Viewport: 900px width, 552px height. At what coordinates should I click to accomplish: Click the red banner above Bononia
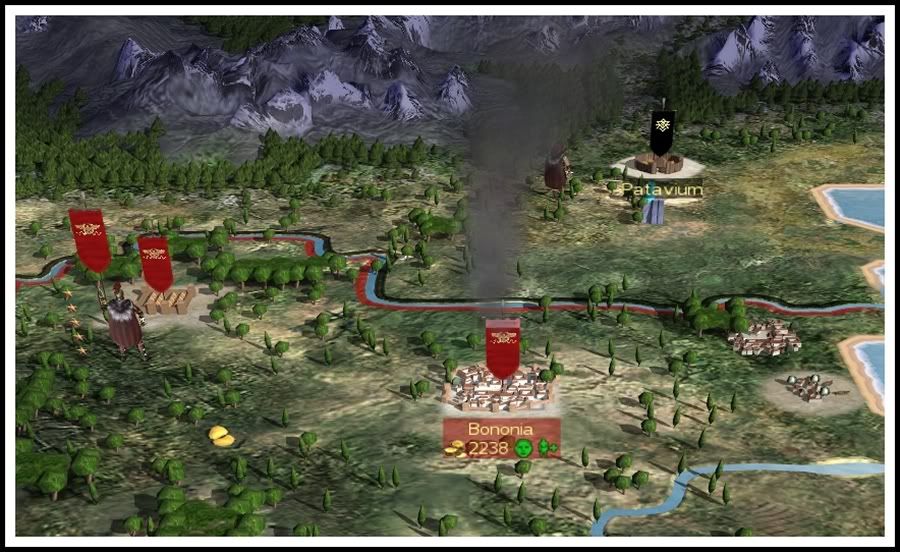point(502,347)
